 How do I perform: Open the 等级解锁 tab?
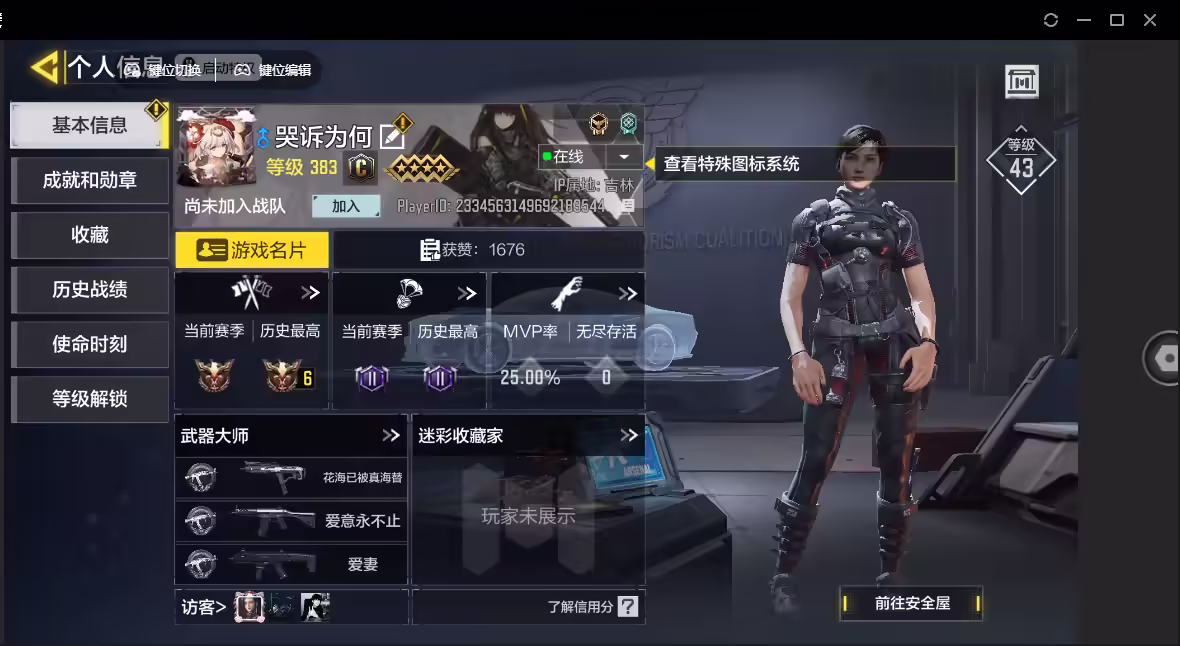(x=89, y=399)
